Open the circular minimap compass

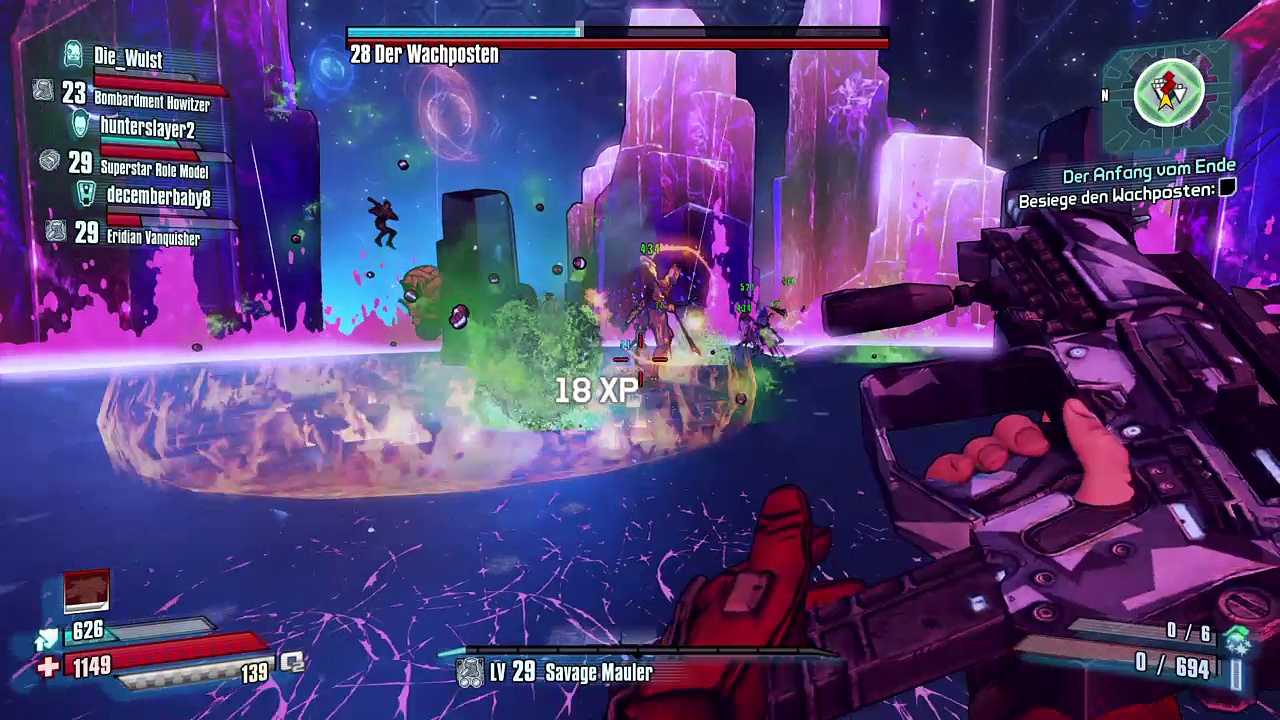point(1168,94)
